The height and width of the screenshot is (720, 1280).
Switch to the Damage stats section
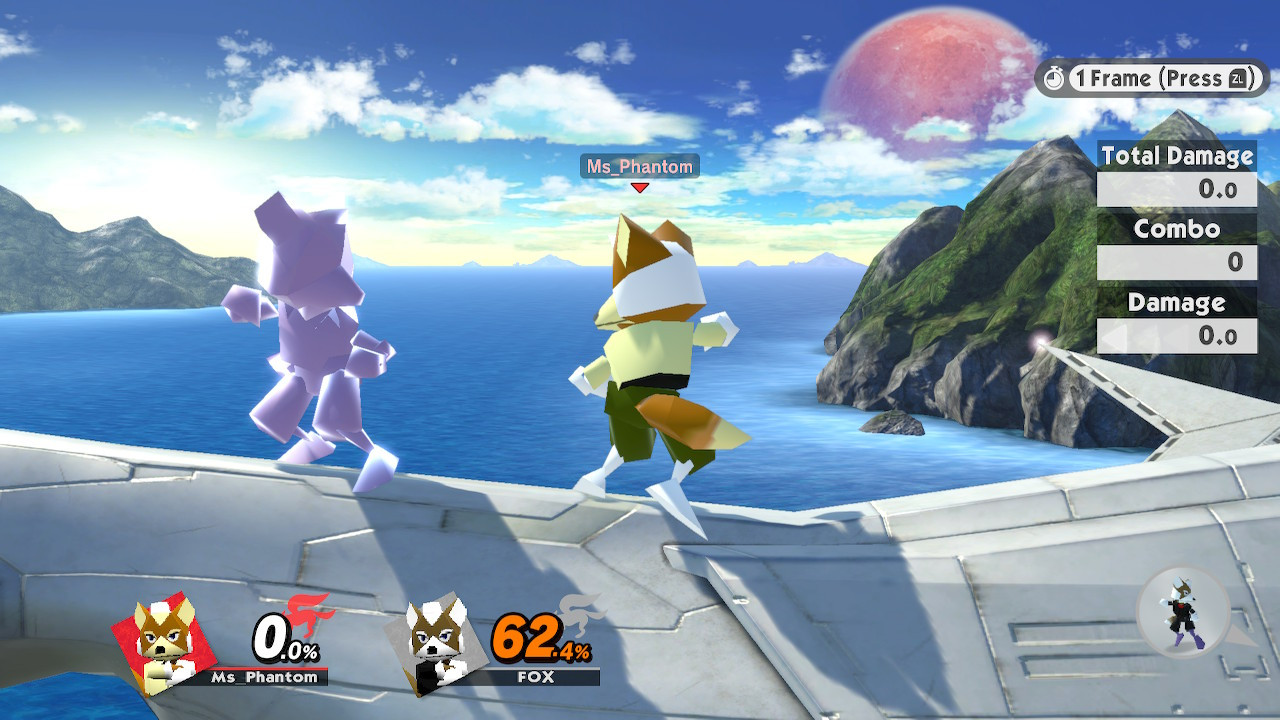1176,302
